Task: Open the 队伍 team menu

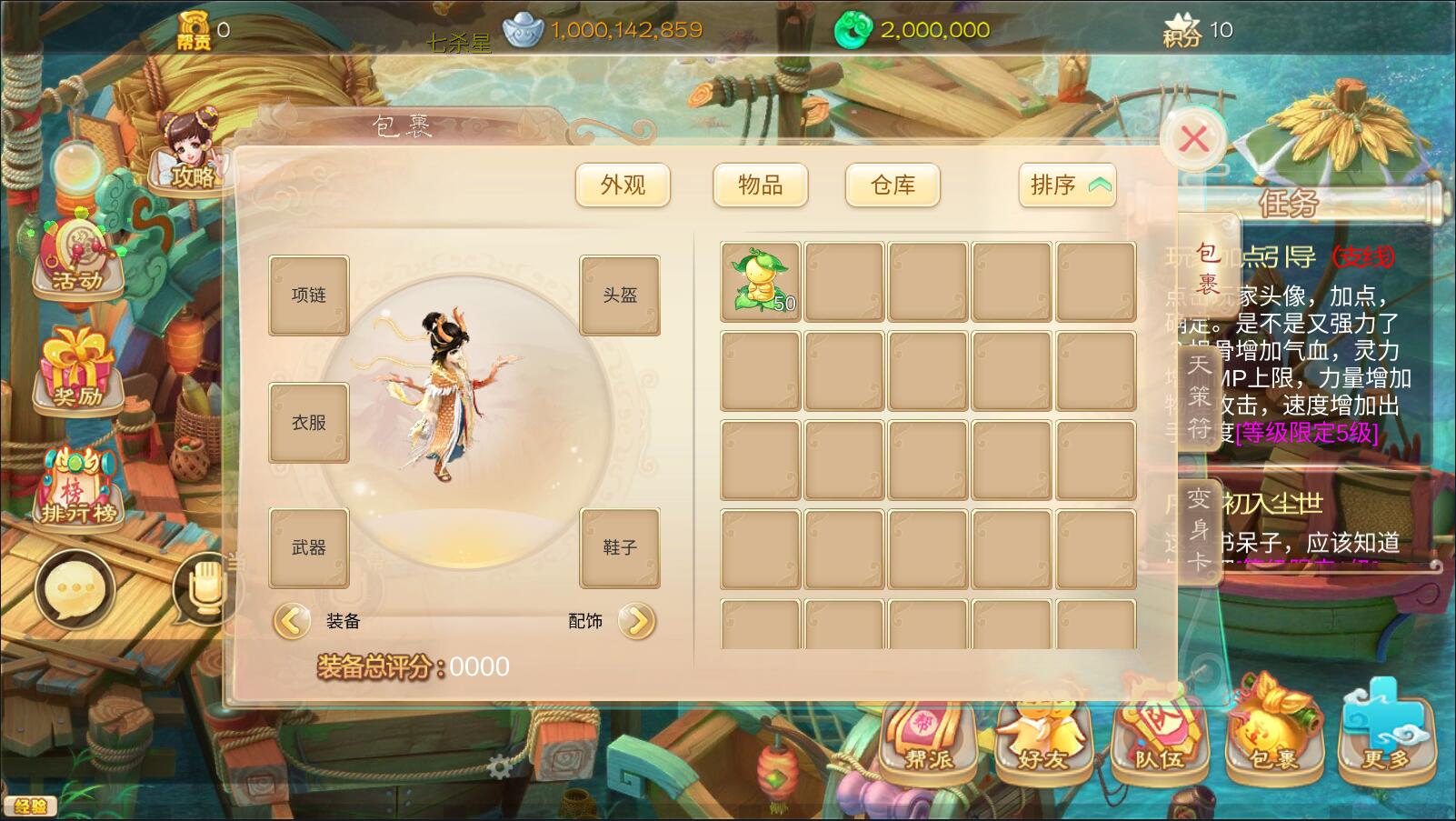Action: (x=1158, y=737)
